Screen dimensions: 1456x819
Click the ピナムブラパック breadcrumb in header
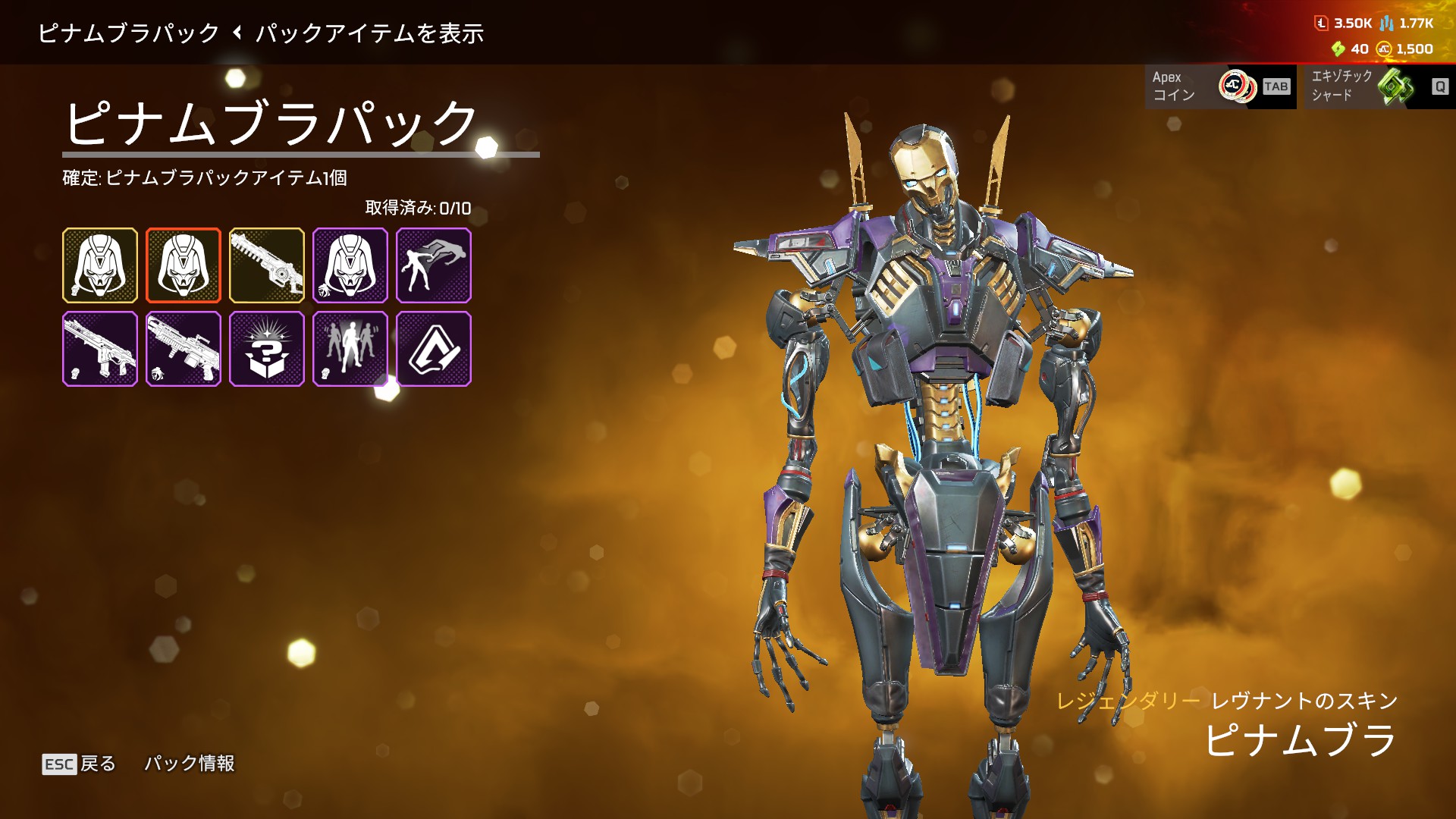point(128,33)
